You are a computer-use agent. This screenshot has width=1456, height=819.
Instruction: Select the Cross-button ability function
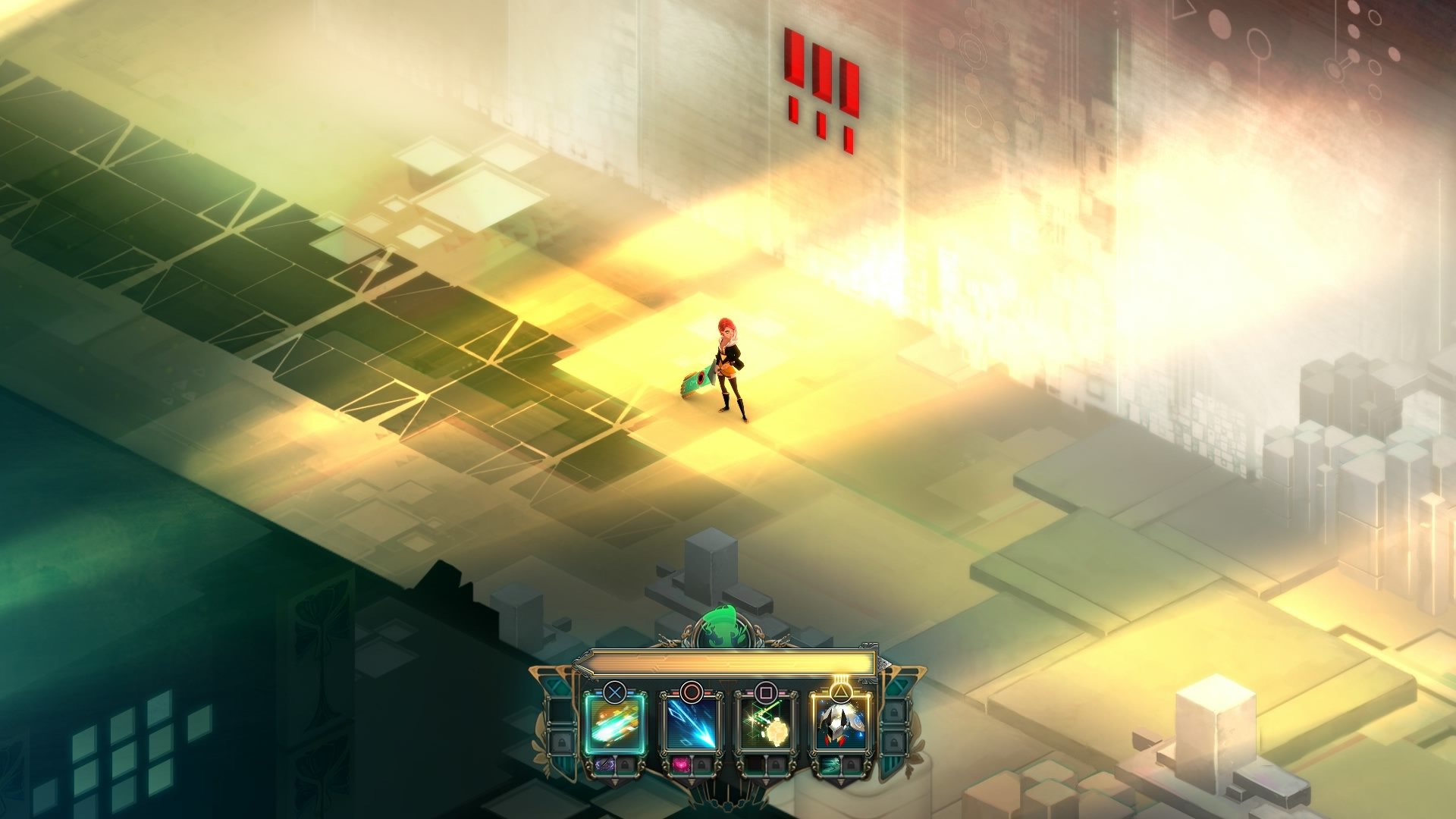coord(613,723)
